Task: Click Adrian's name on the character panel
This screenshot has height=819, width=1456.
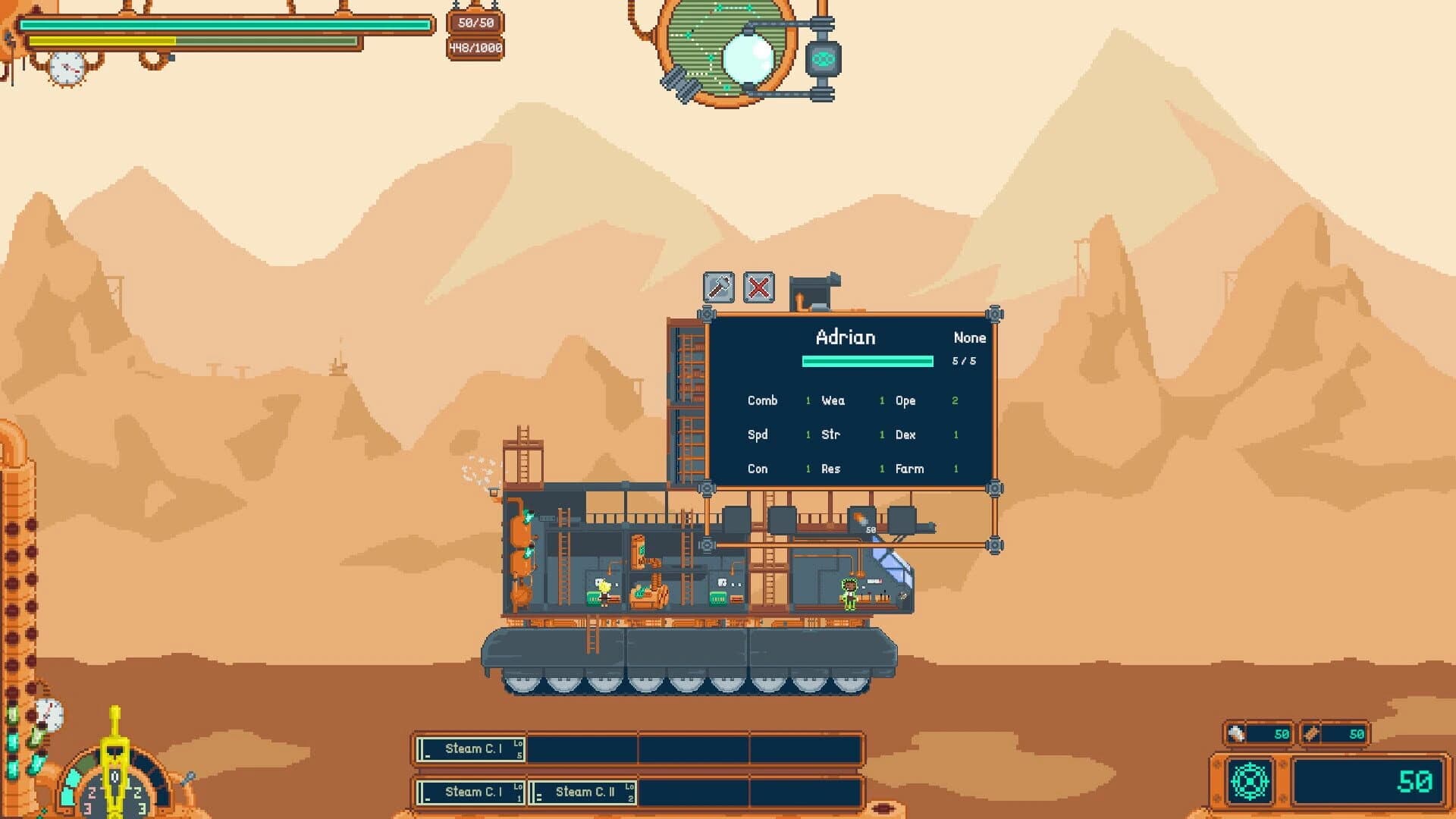Action: coord(846,337)
